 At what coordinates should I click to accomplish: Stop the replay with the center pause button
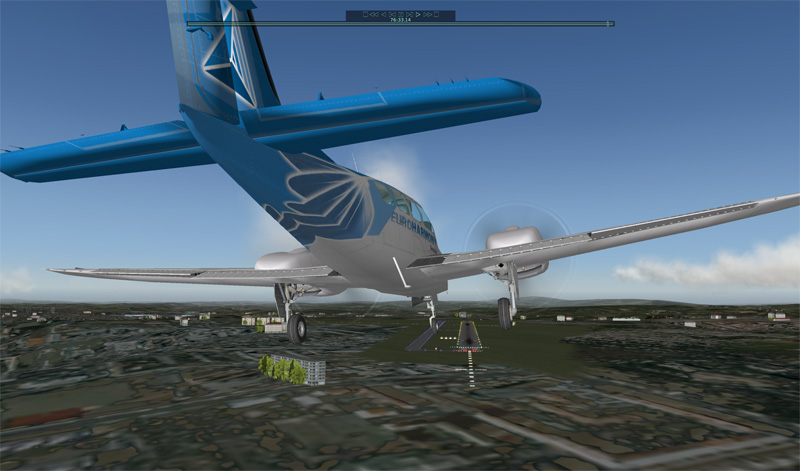tap(401, 15)
